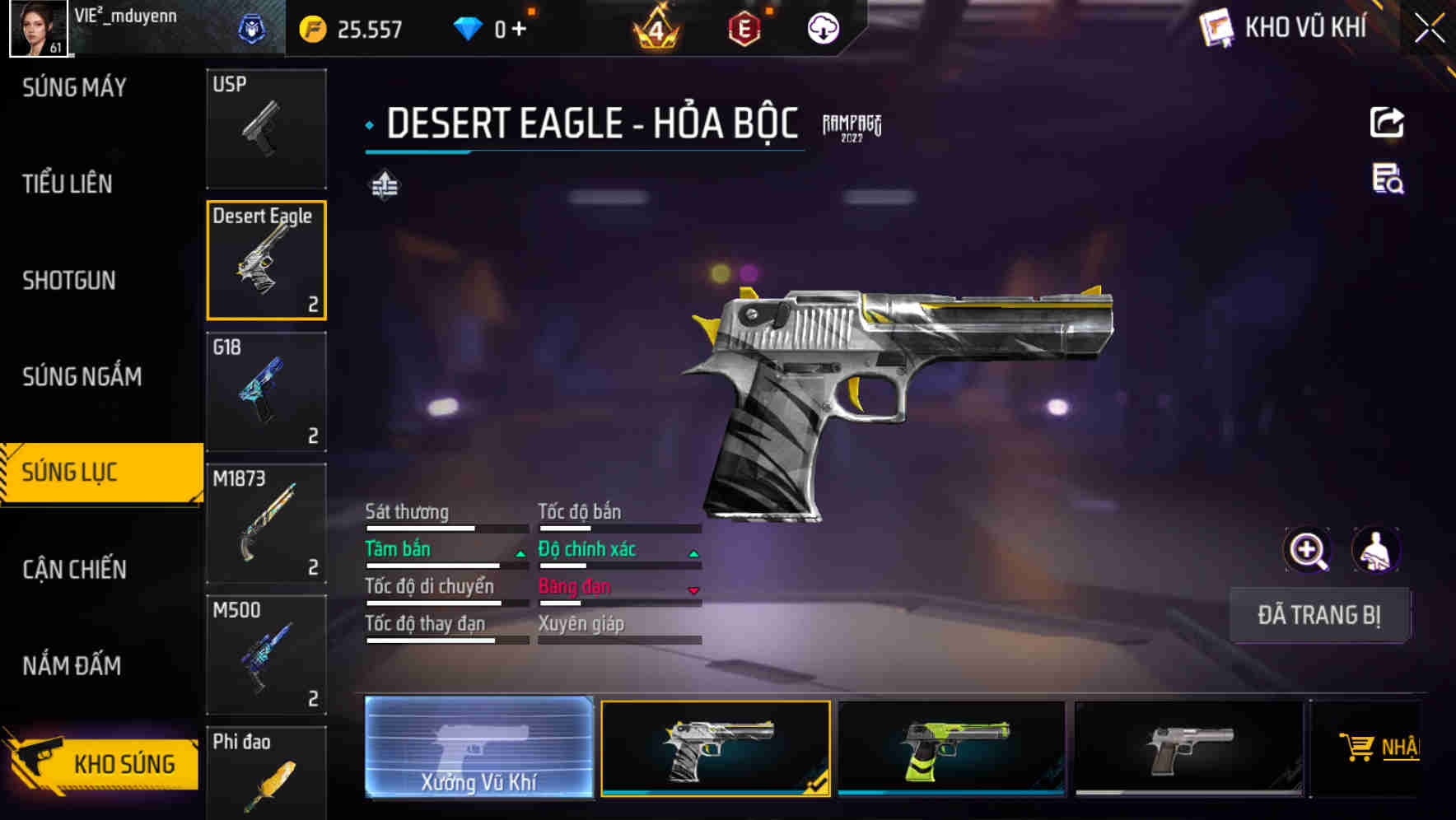The height and width of the screenshot is (820, 1456).
Task: Select the magnifier zoom preview icon
Action: 1309,549
